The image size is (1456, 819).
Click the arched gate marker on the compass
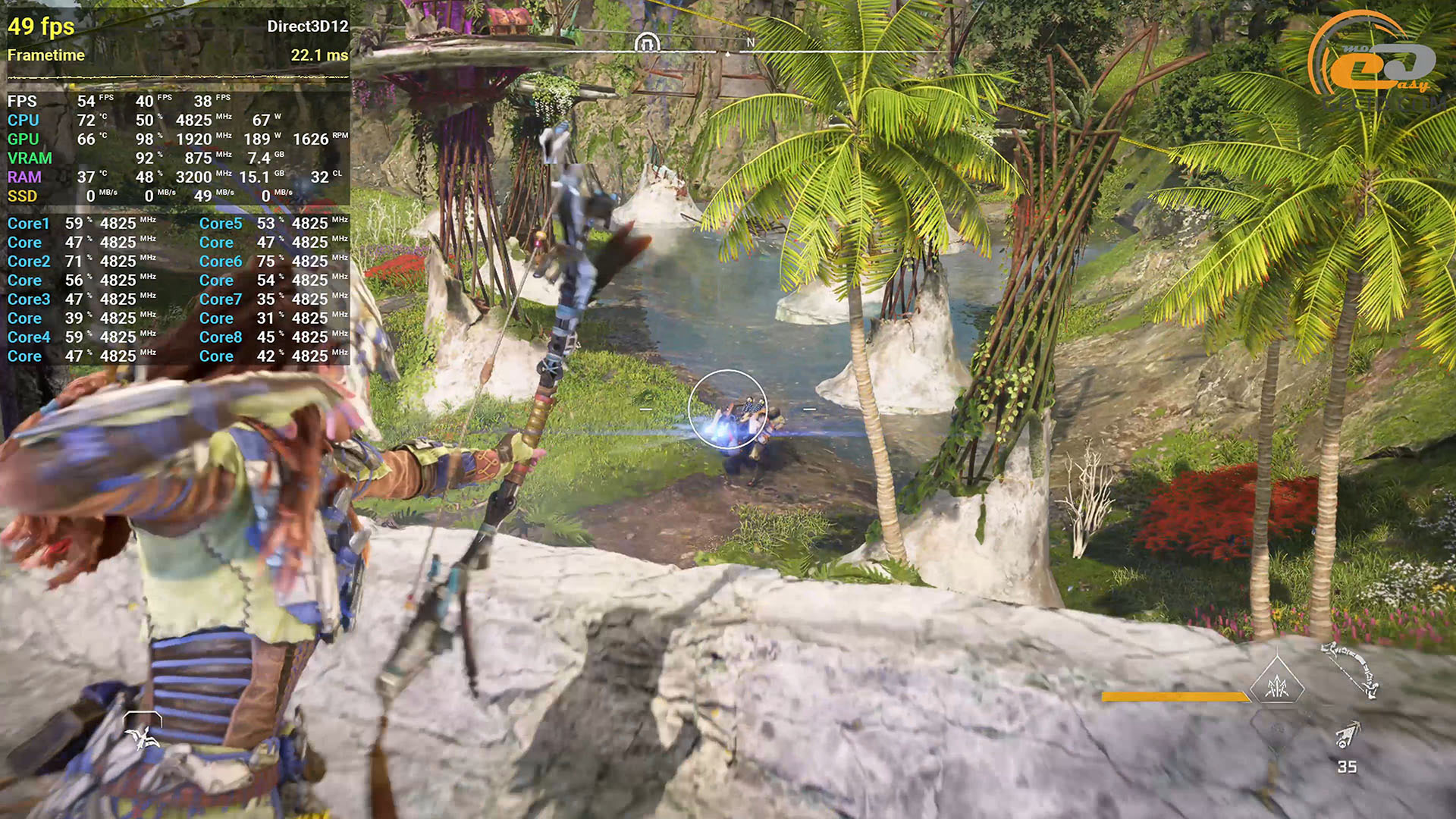click(646, 42)
